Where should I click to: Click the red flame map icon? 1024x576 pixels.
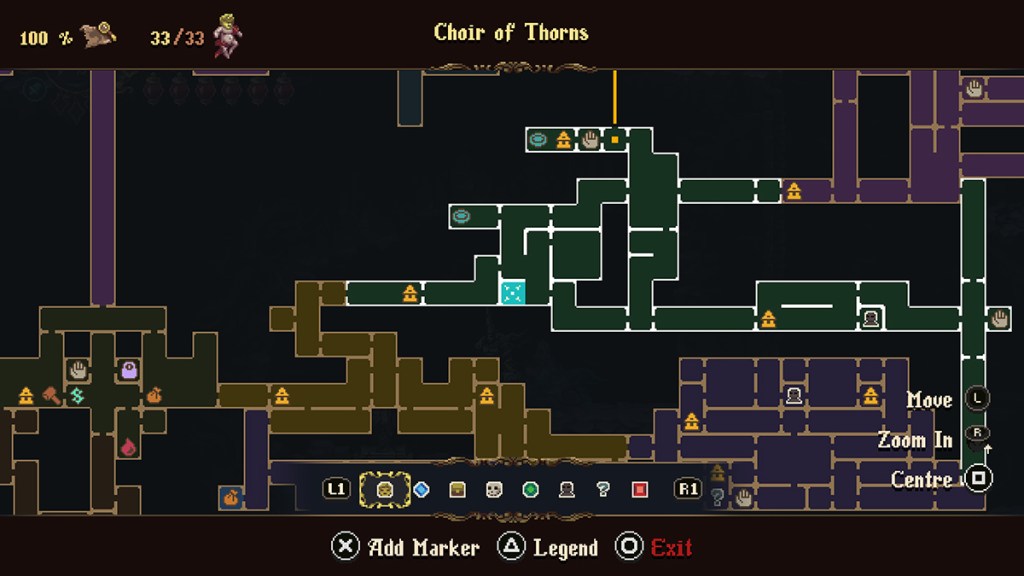[129, 447]
